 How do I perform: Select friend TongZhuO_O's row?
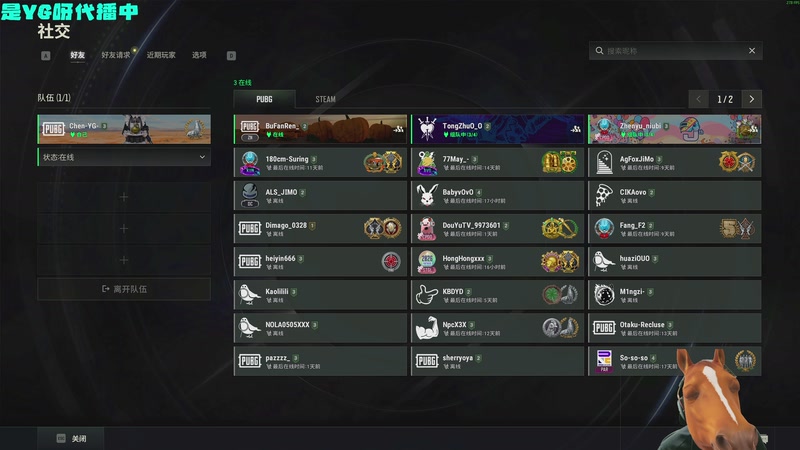tap(497, 130)
